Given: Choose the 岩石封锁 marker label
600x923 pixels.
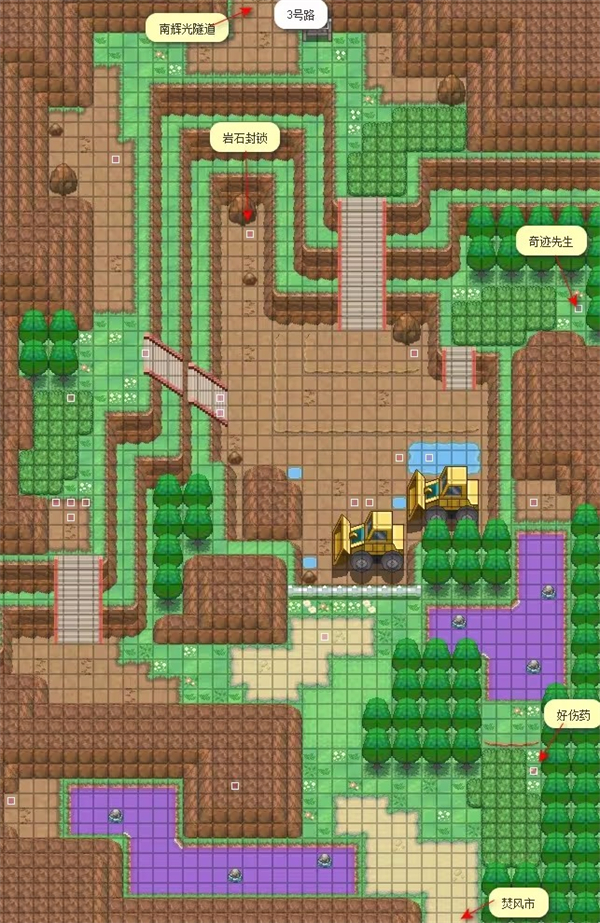Looking at the screenshot, I should pos(244,139).
